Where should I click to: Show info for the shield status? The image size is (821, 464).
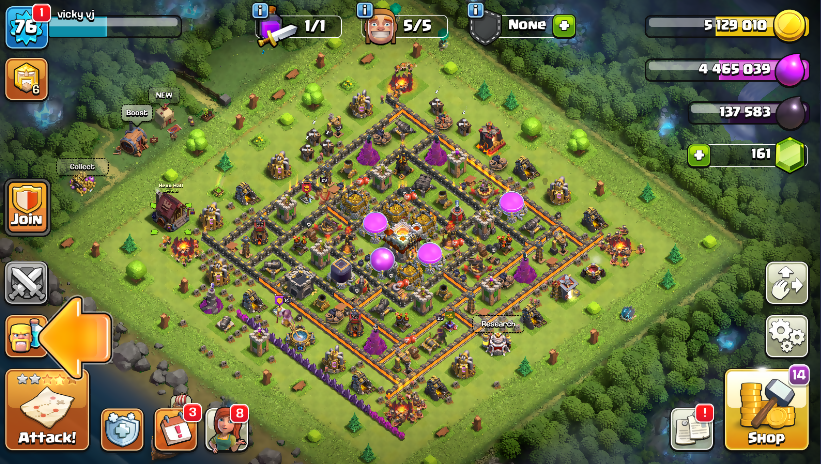(476, 10)
